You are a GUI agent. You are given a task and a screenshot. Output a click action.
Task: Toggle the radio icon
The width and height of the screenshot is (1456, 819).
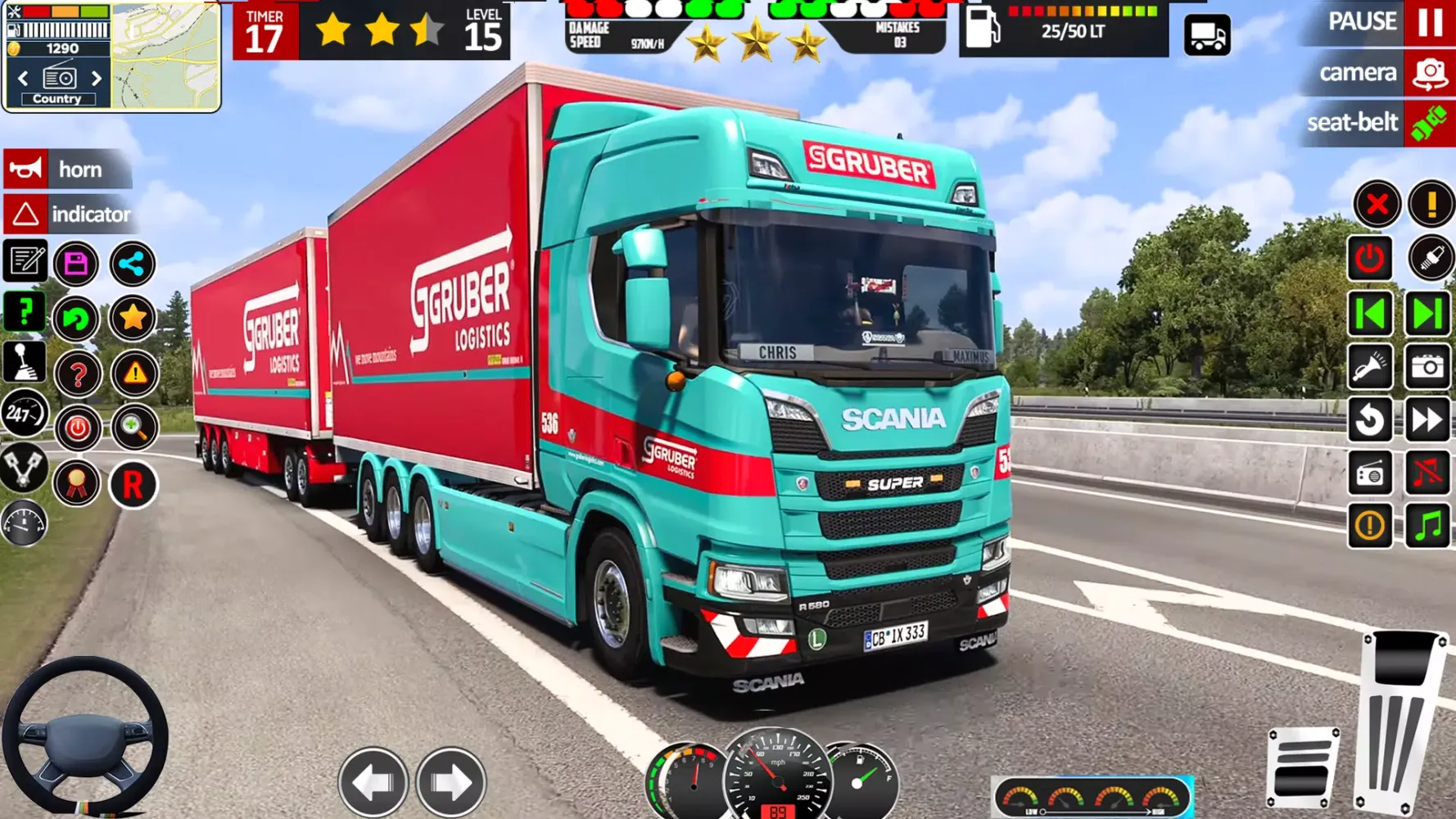tap(1370, 473)
